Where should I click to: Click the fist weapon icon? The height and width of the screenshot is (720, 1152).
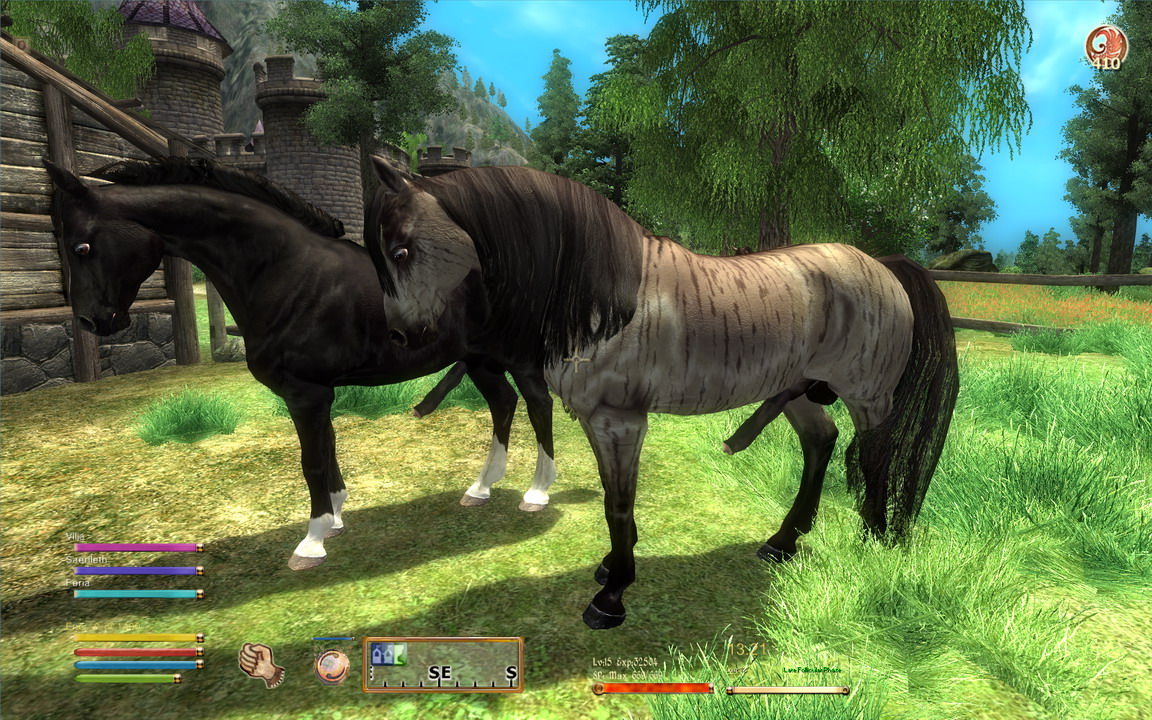260,664
